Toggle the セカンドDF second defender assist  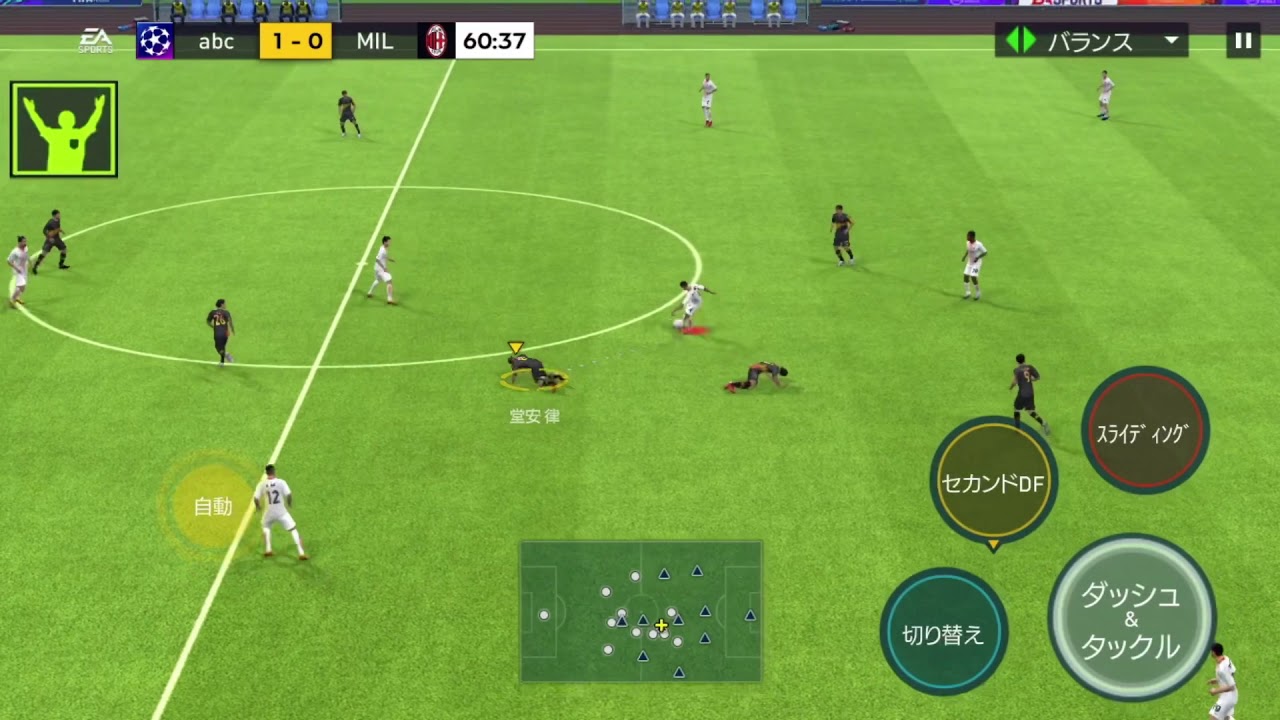click(x=993, y=483)
